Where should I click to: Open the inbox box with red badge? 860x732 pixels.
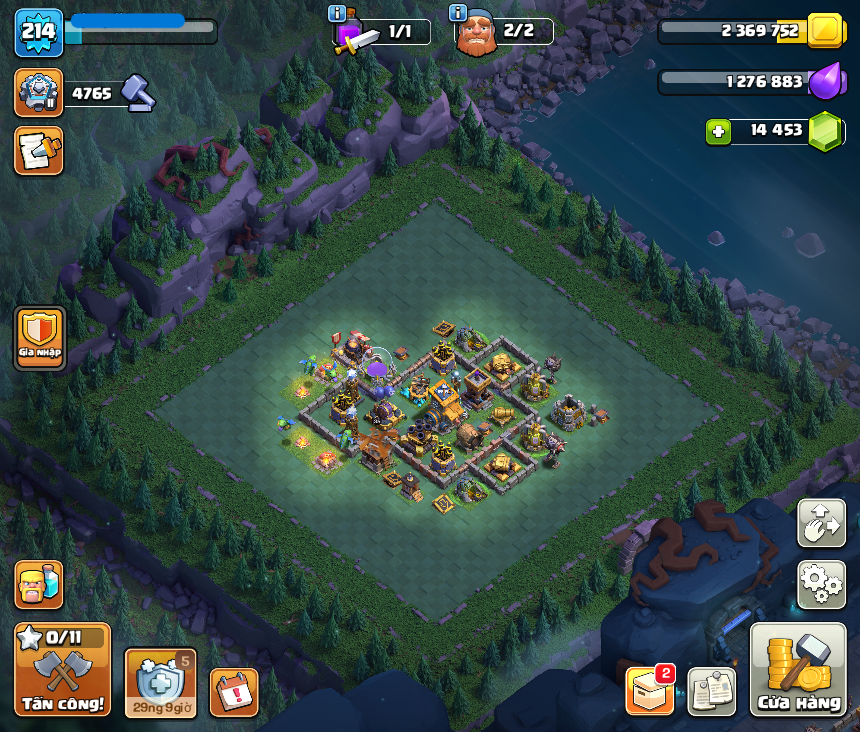point(650,691)
